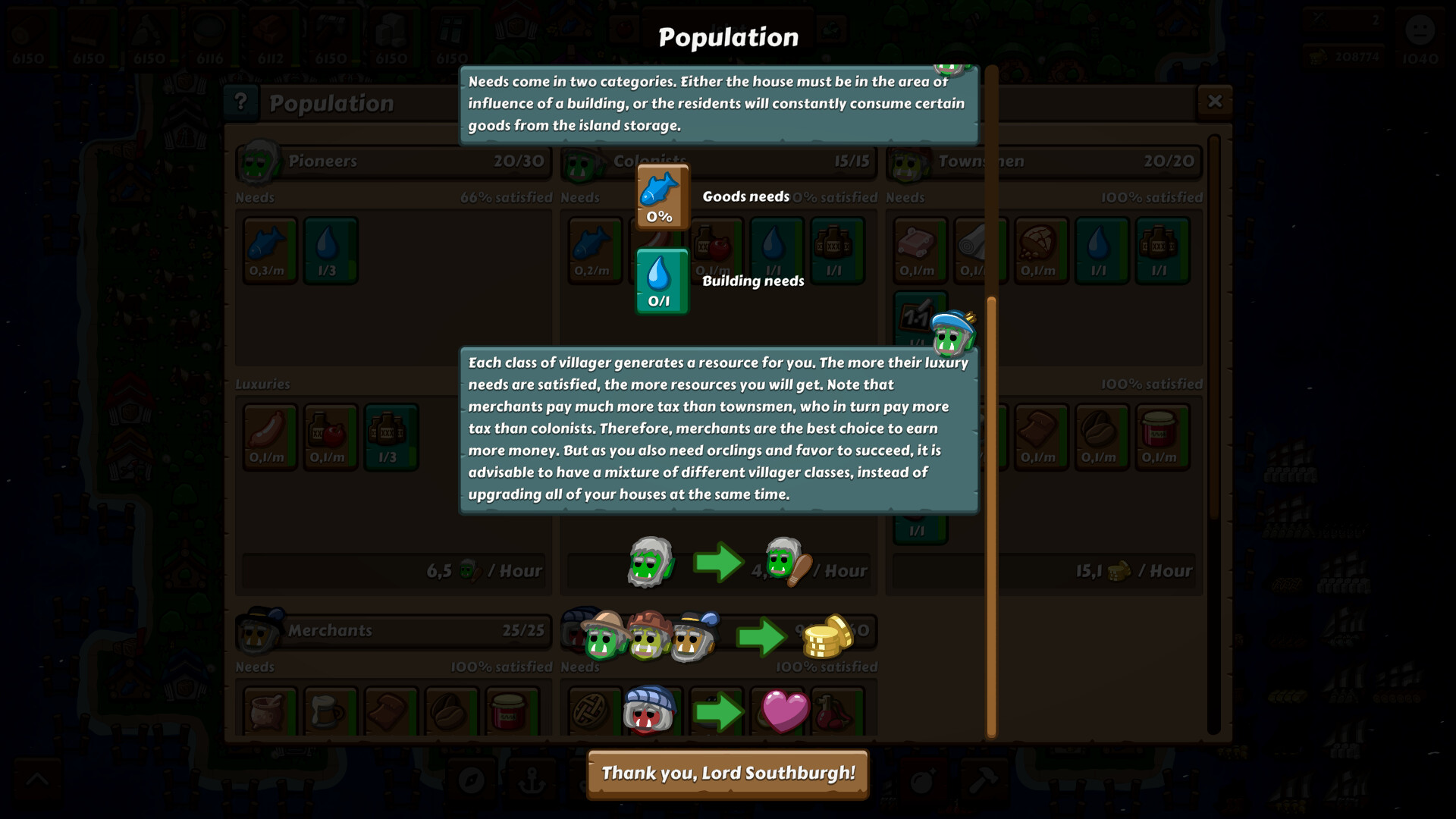The width and height of the screenshot is (1456, 819).
Task: Select the Pioneers' water need tile
Action: click(330, 250)
